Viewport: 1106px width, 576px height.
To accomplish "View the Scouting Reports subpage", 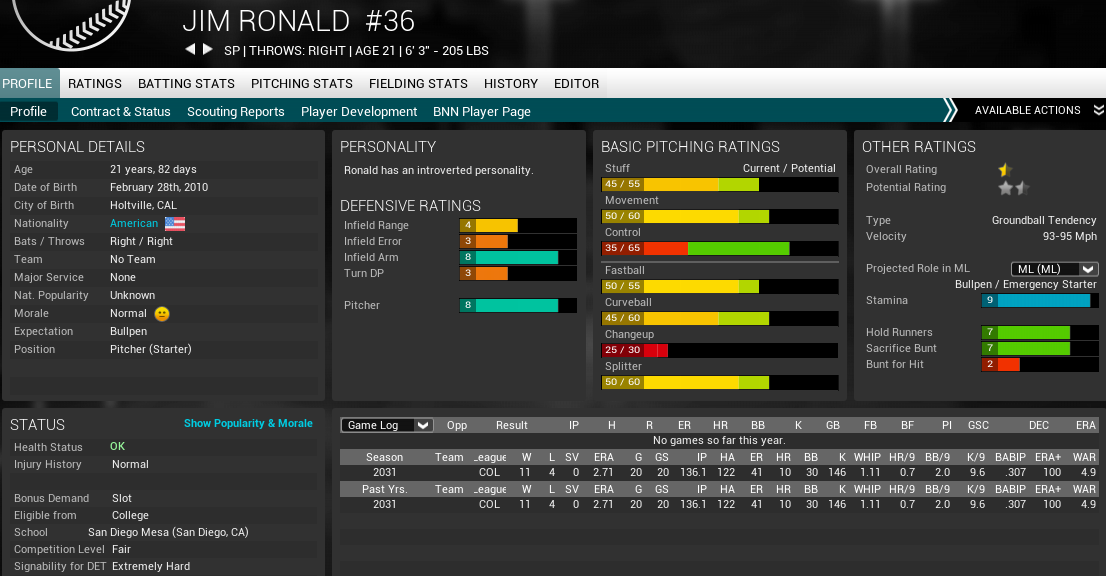I will (236, 112).
